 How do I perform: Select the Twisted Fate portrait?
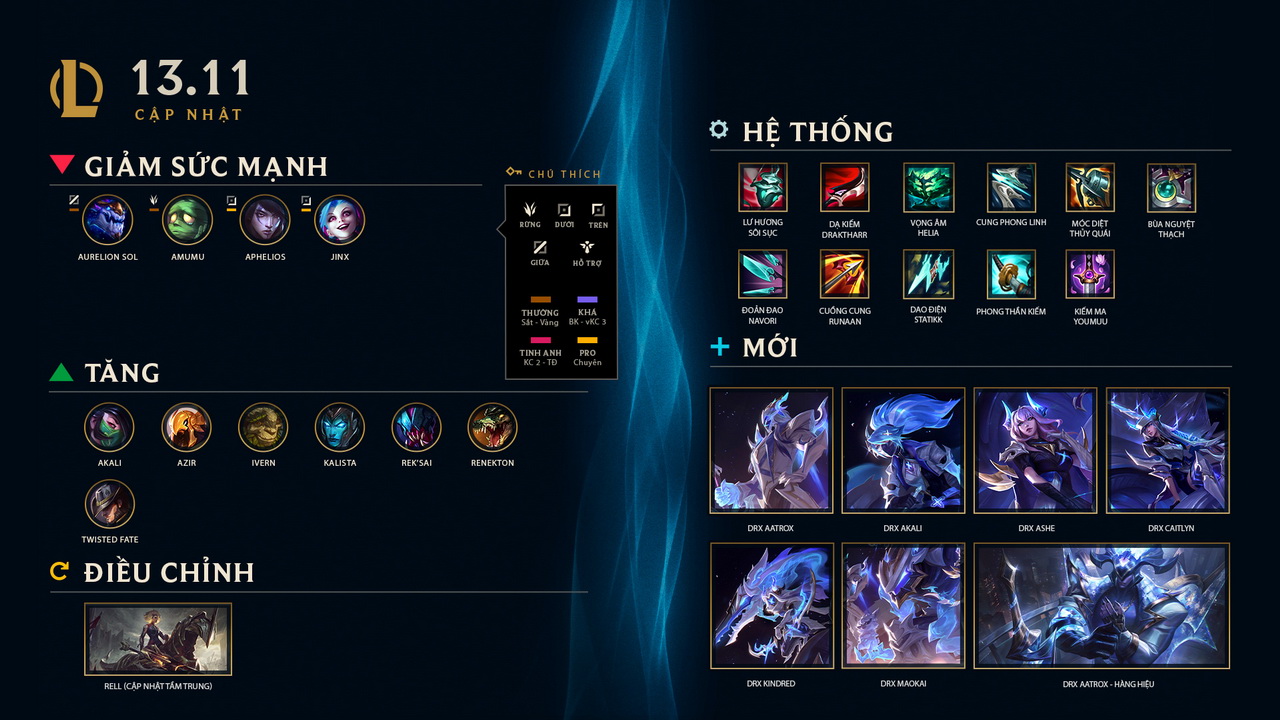click(109, 504)
